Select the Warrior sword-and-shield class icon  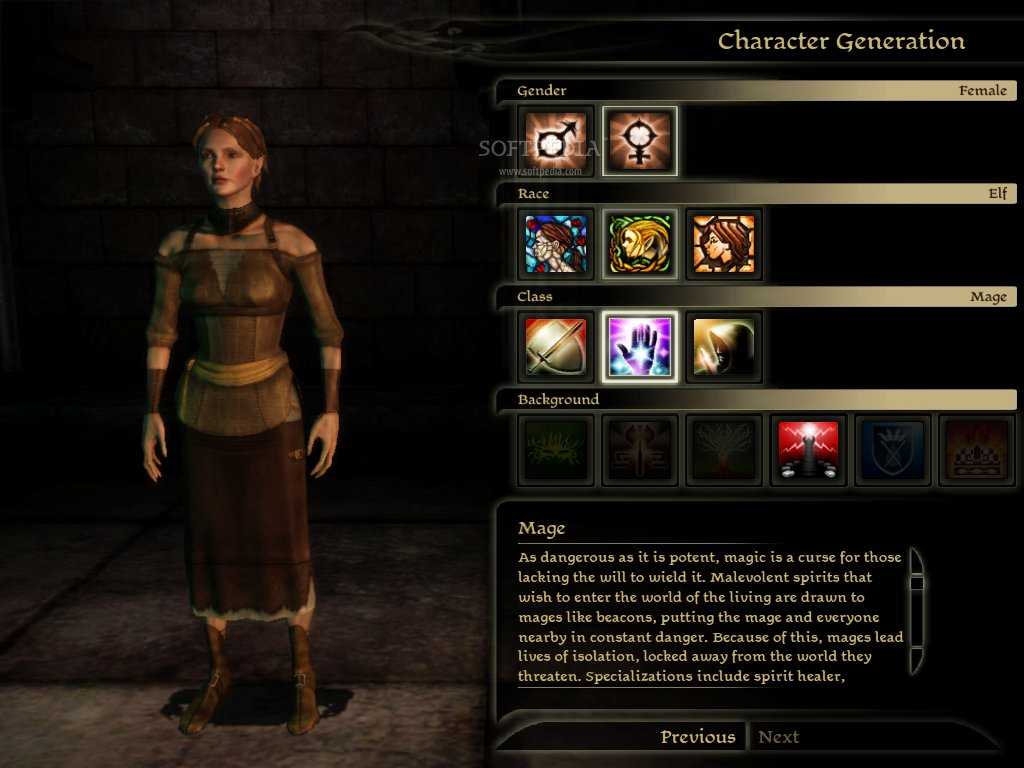click(x=557, y=348)
